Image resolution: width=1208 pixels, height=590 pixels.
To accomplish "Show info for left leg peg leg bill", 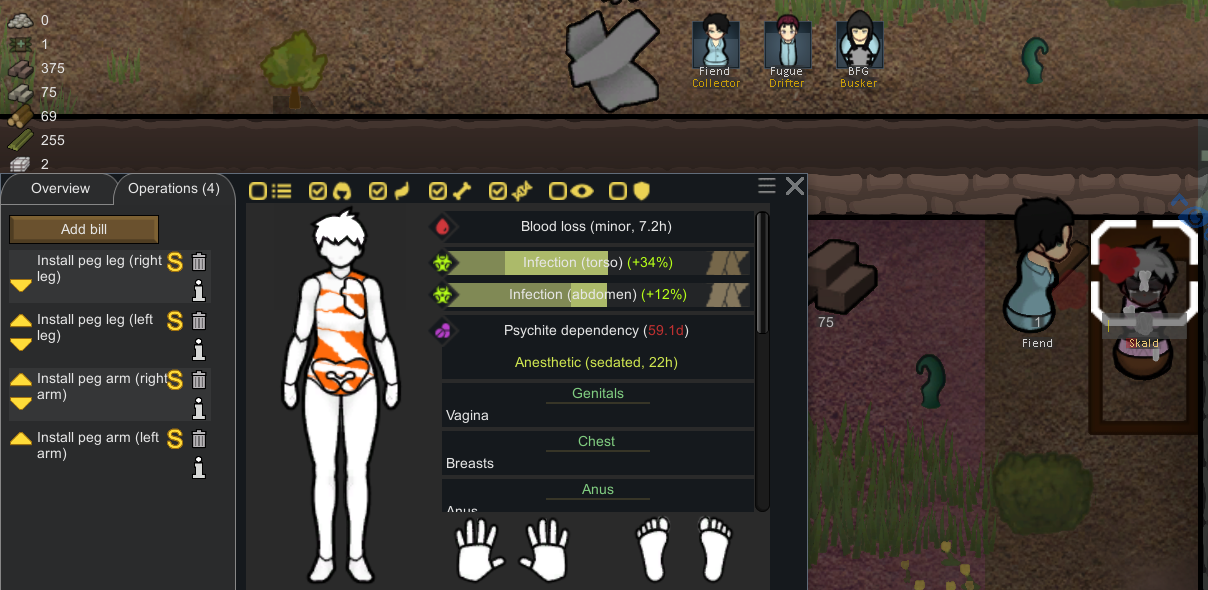I will 199,349.
